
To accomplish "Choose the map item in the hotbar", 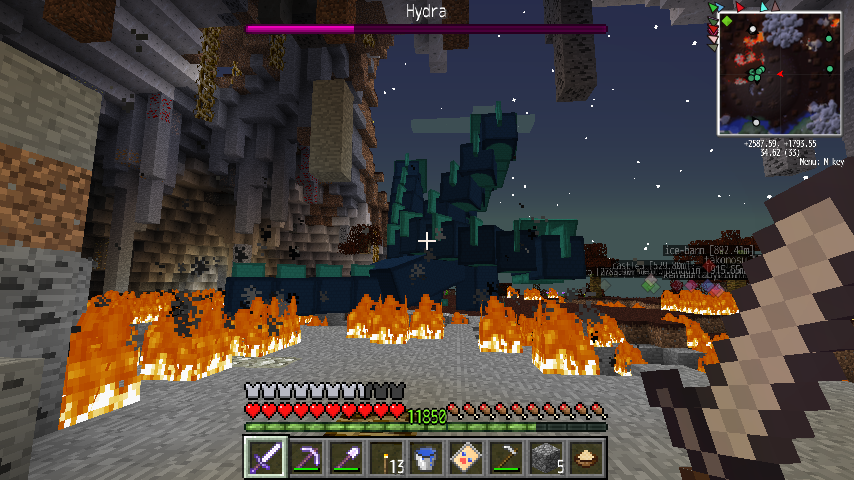I will click(466, 458).
